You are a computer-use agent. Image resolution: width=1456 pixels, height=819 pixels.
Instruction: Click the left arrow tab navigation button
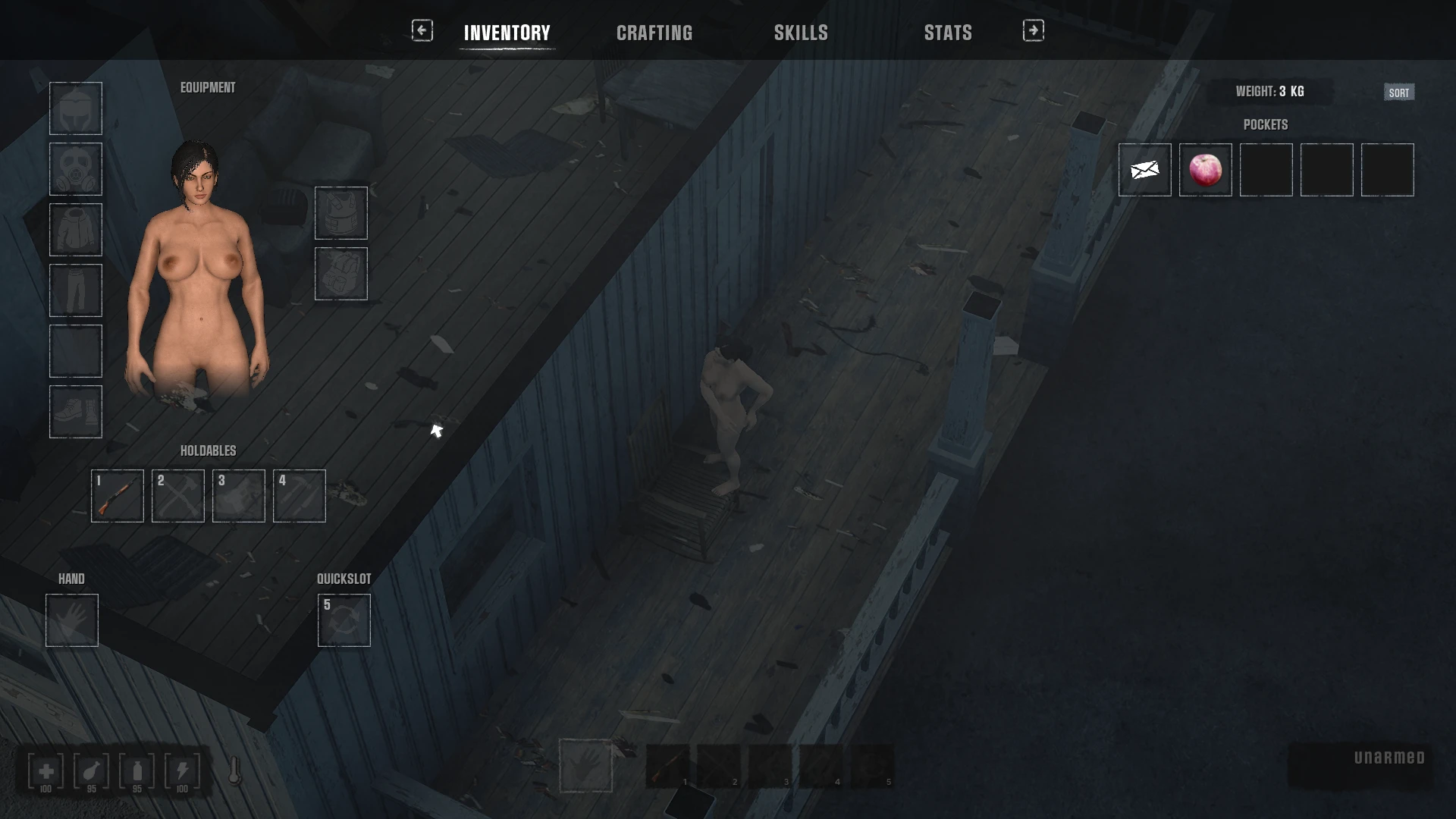click(x=422, y=30)
